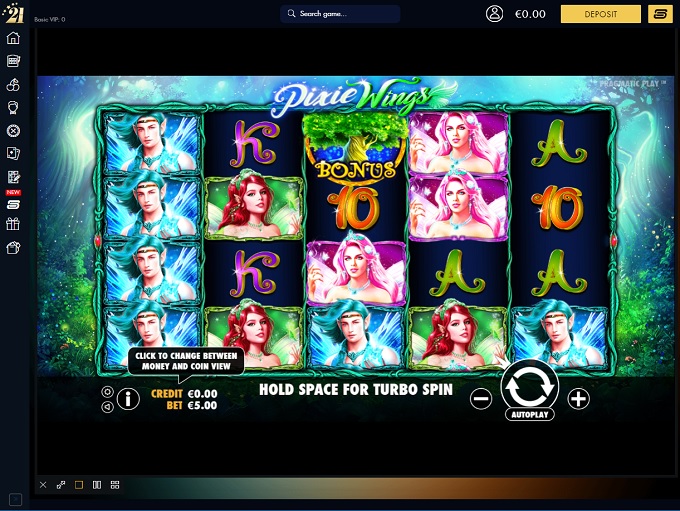The height and width of the screenshot is (511, 680).
Task: Open the playing cards category
Action: (14, 153)
